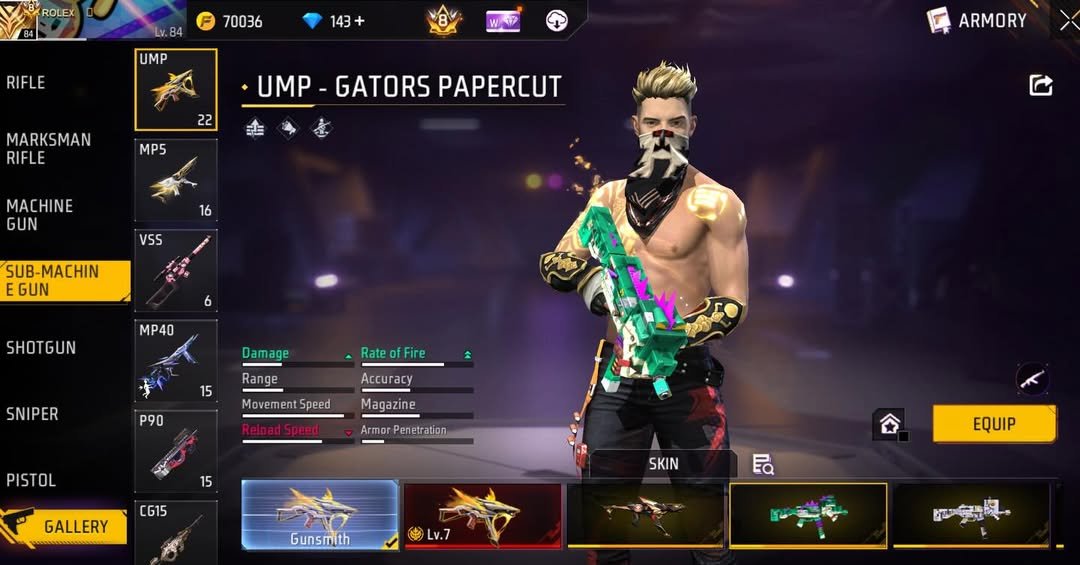Switch to the Pistol category
1080x565 pixels.
click(x=31, y=480)
